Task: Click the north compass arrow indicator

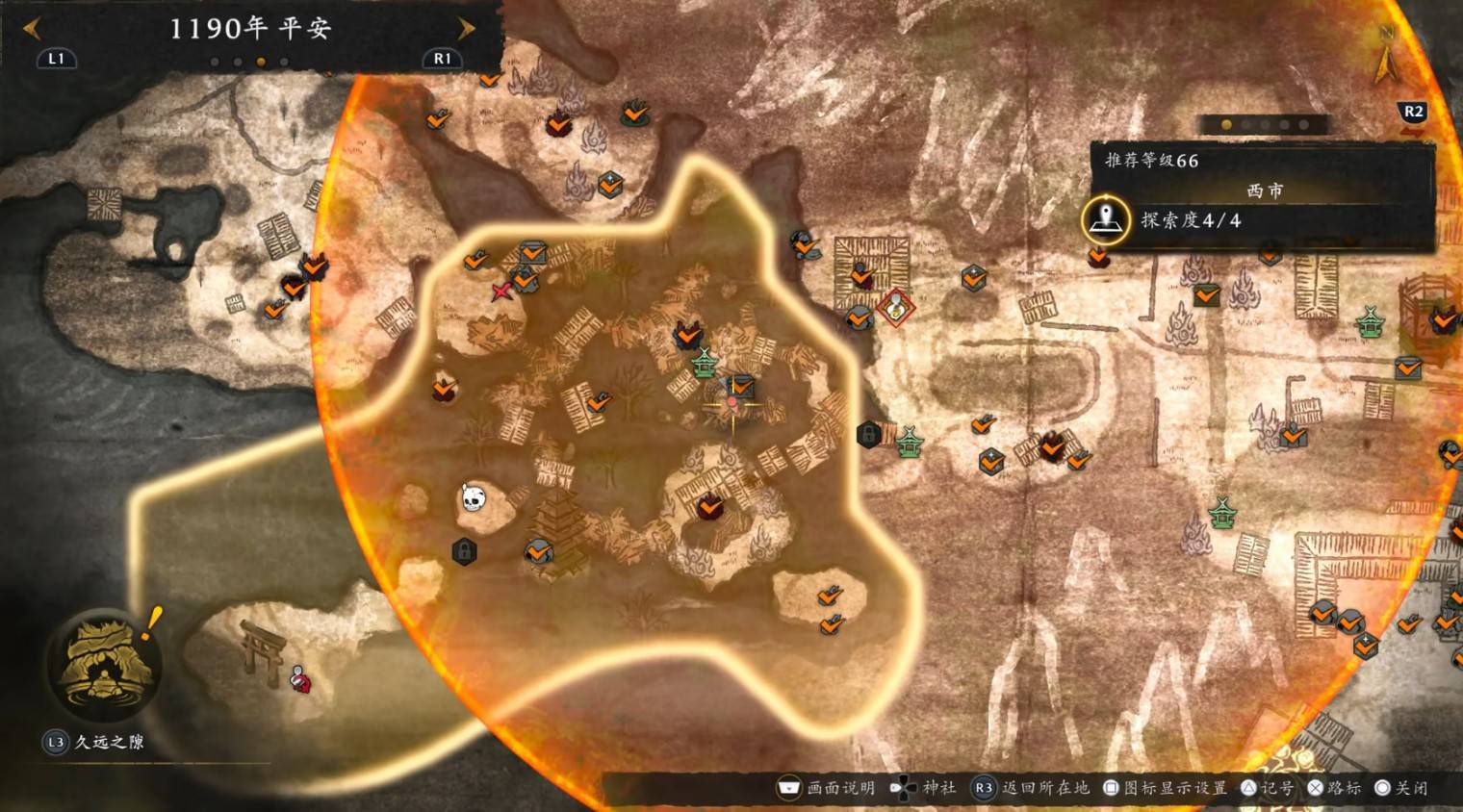Action: (x=1385, y=61)
